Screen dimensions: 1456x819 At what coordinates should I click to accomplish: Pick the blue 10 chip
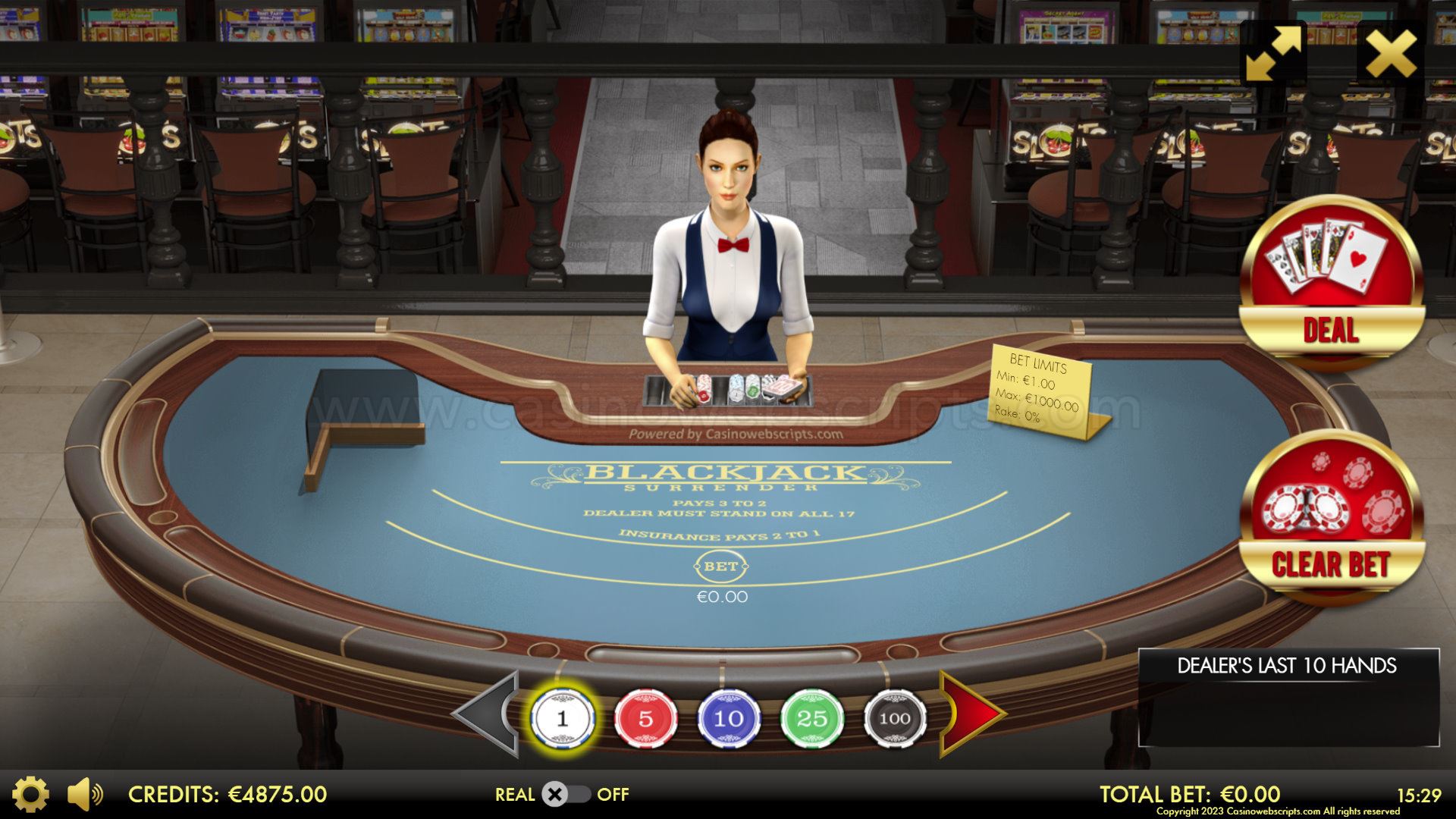click(729, 718)
